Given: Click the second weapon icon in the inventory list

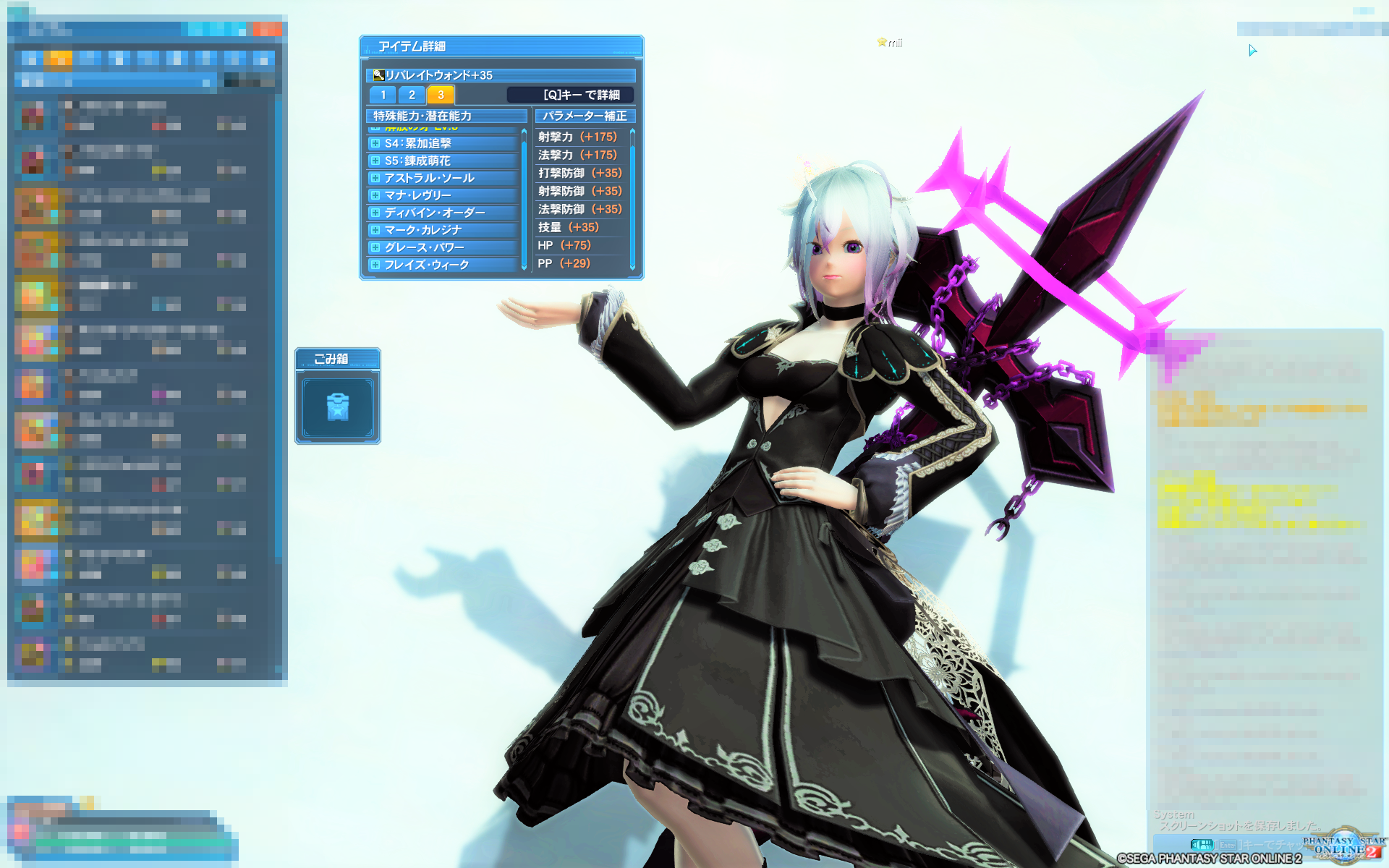Looking at the screenshot, I should 33,158.
